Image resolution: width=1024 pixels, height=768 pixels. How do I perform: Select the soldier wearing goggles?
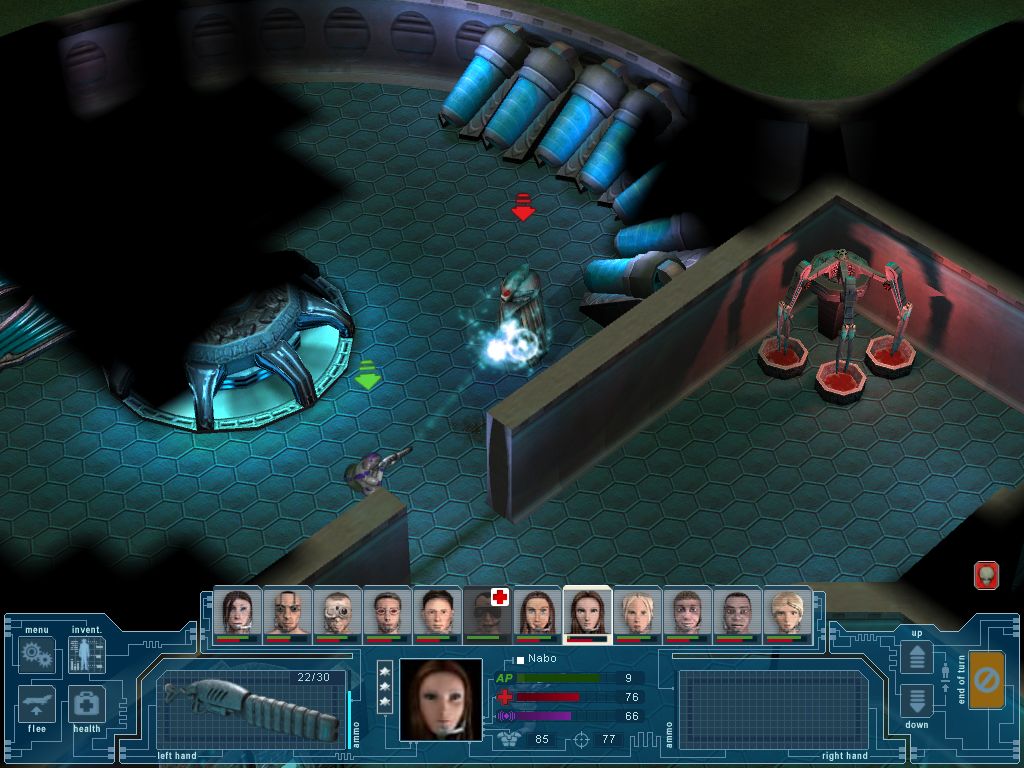[x=337, y=612]
